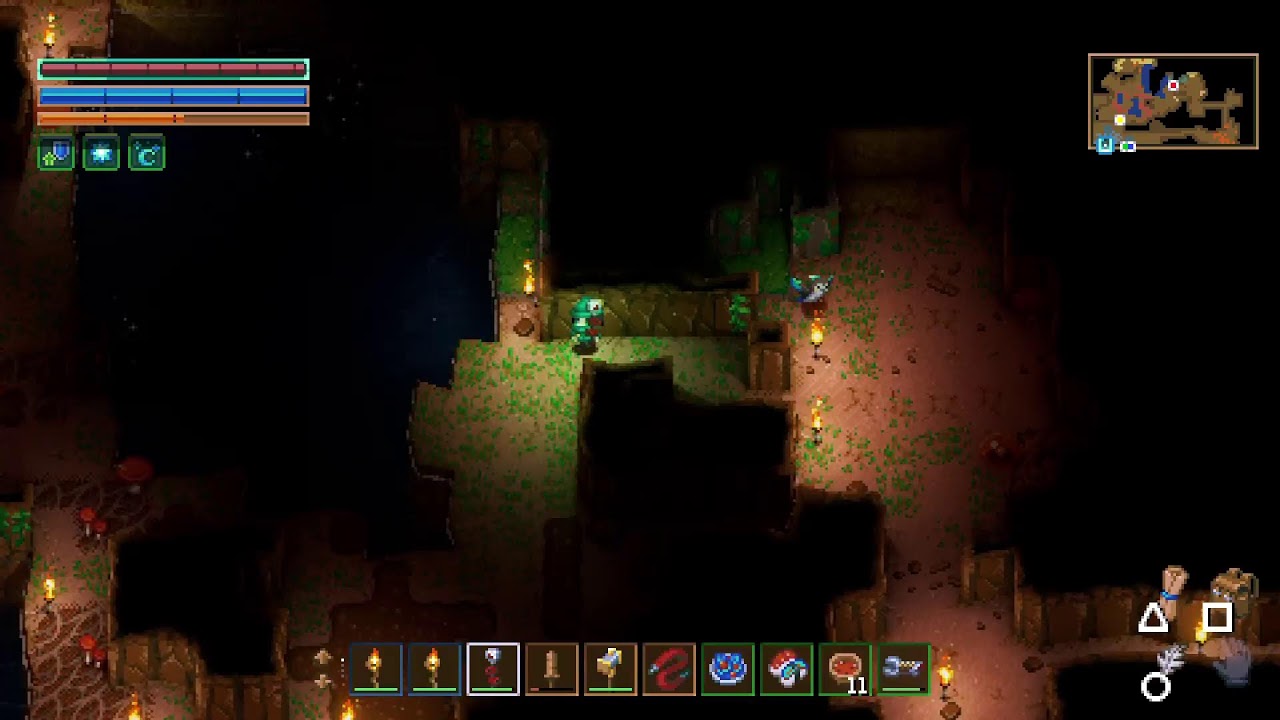Select the red and blue mushroom dish
Image resolution: width=1280 pixels, height=720 pixels.
(786, 669)
